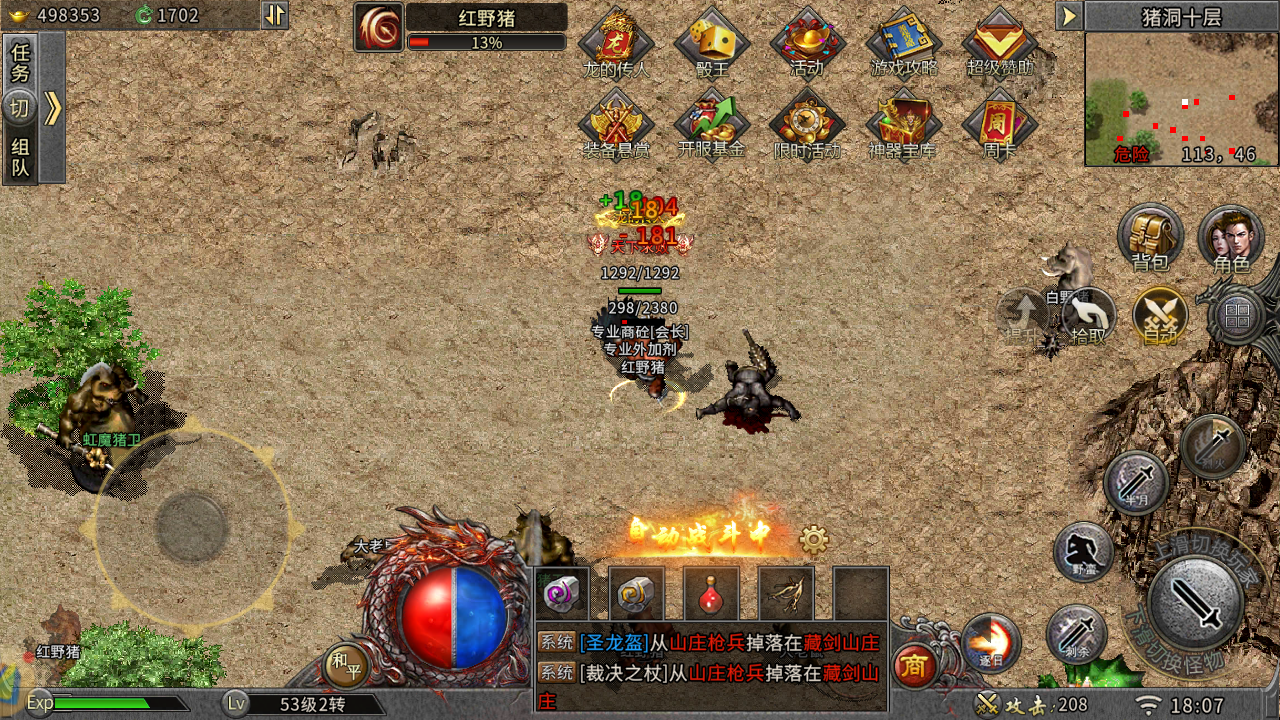Open the 背包 backpack inventory
Viewport: 1280px width, 720px height.
1150,237
